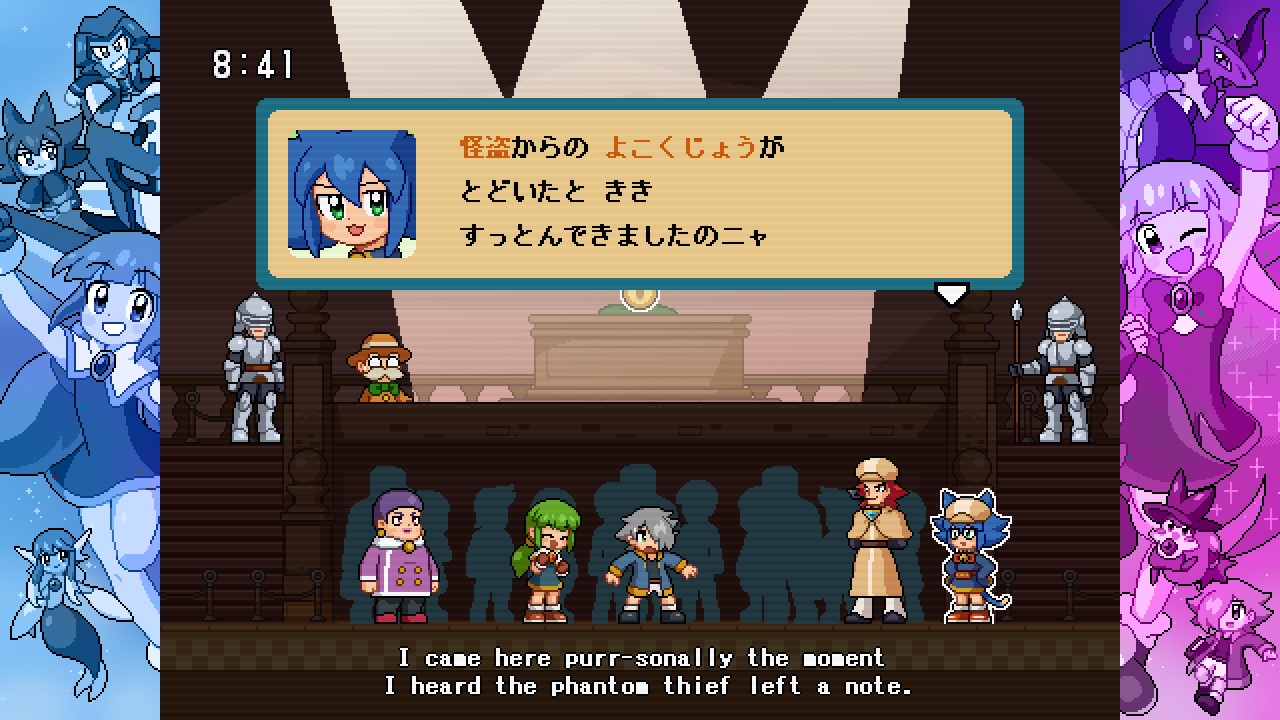Click the blue character art panel on the left

click(x=78, y=360)
